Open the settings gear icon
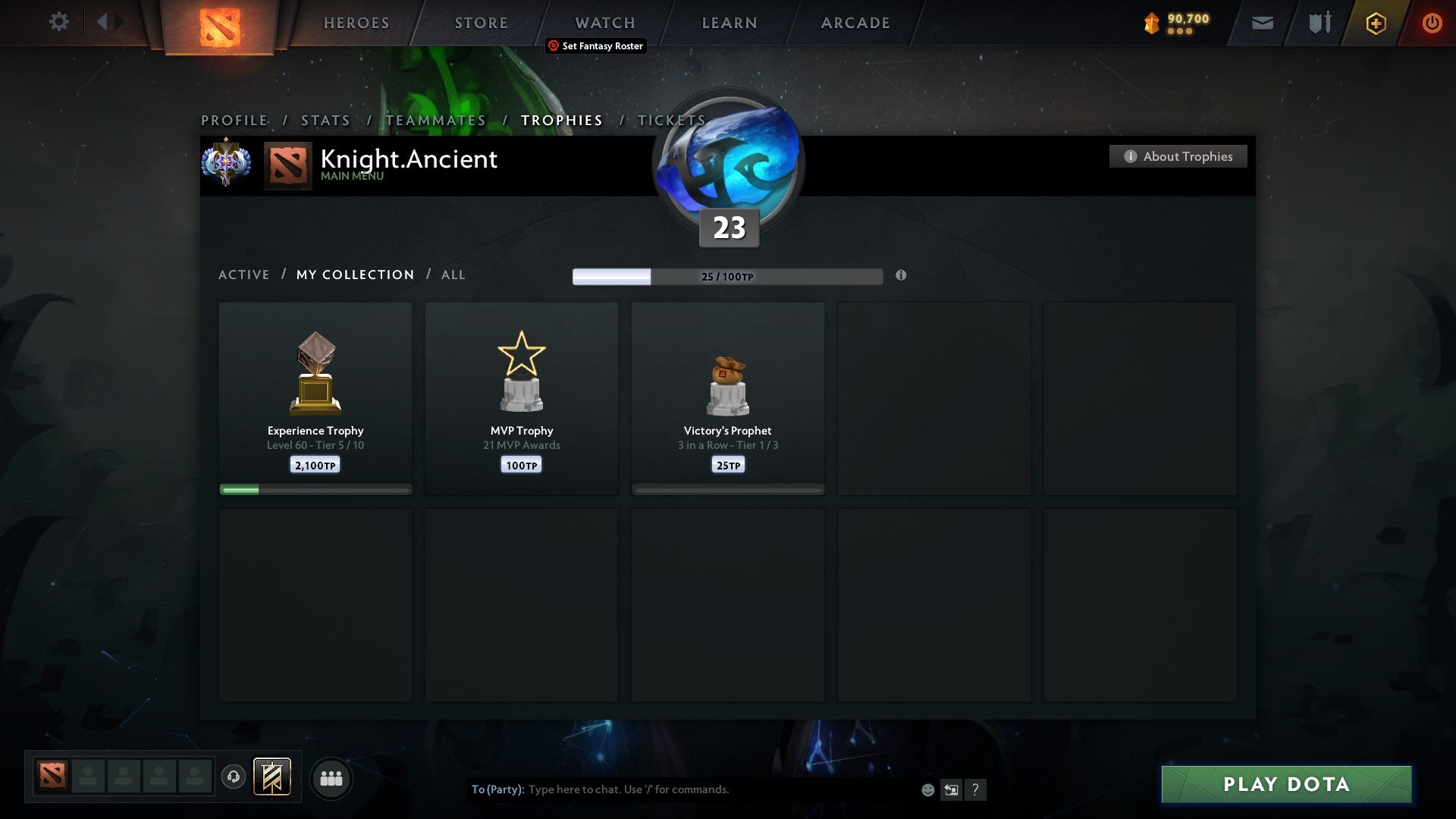Screen dimensions: 1456x819 (x=59, y=22)
